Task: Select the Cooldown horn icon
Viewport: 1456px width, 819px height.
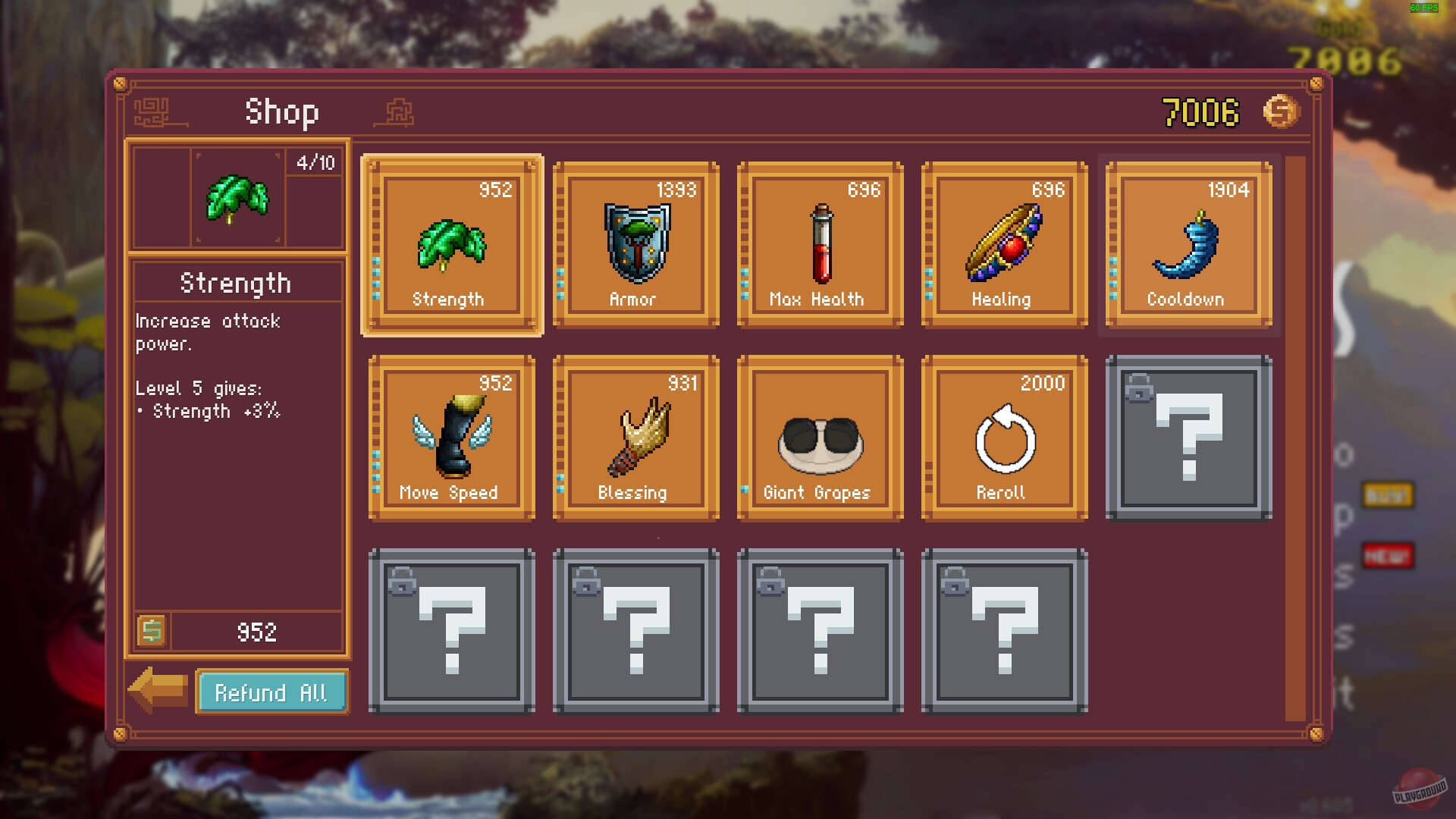Action: 1187,243
